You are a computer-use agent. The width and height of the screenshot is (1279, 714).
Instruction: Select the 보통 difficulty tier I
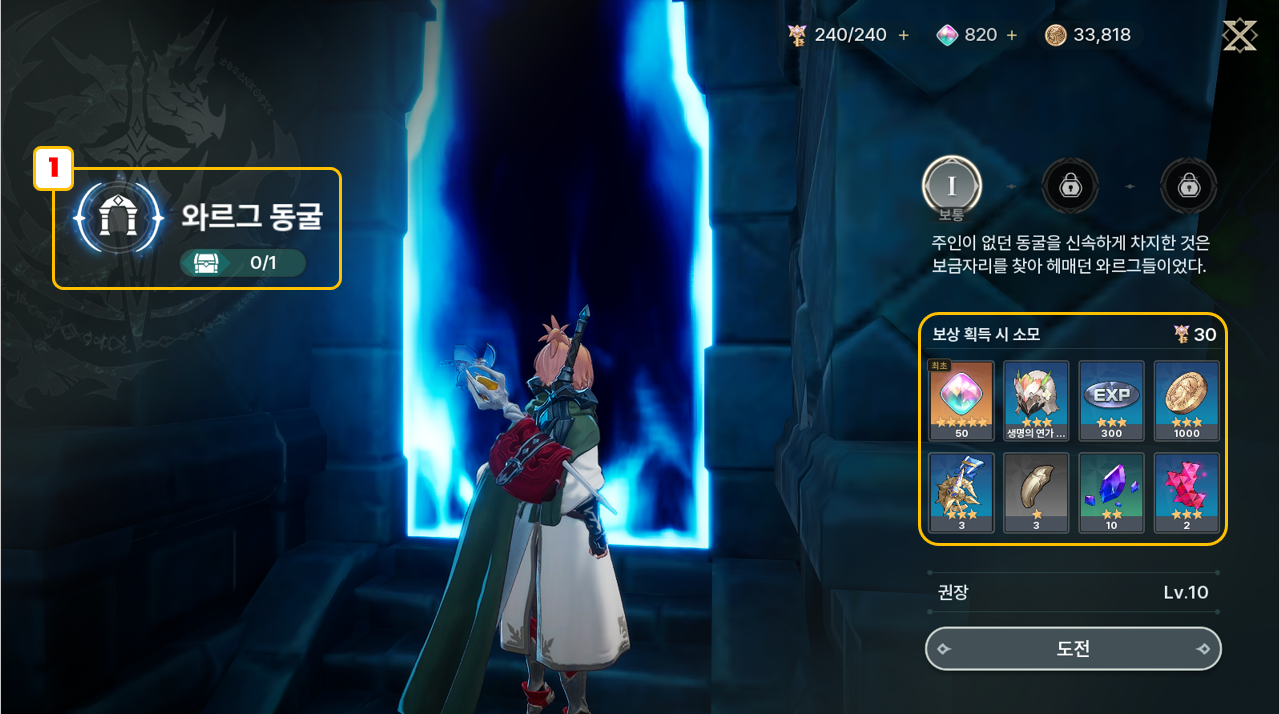tap(951, 186)
